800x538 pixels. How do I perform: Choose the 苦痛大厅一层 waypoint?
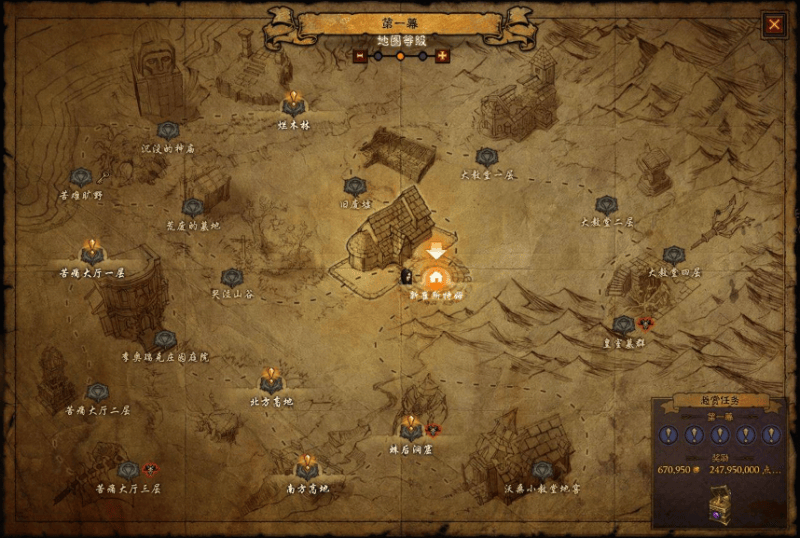pos(92,251)
